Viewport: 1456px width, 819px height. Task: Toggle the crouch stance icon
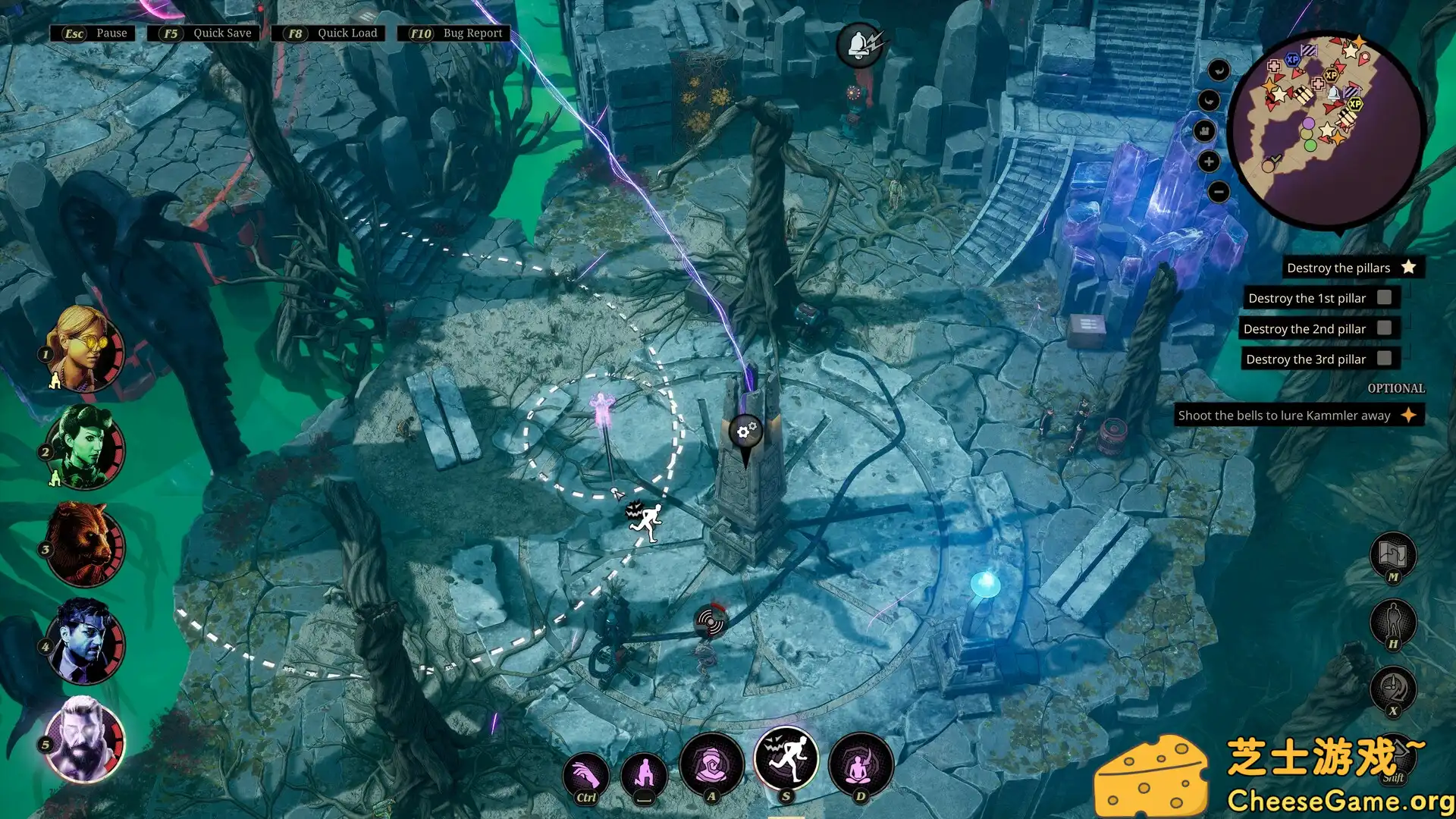click(644, 775)
